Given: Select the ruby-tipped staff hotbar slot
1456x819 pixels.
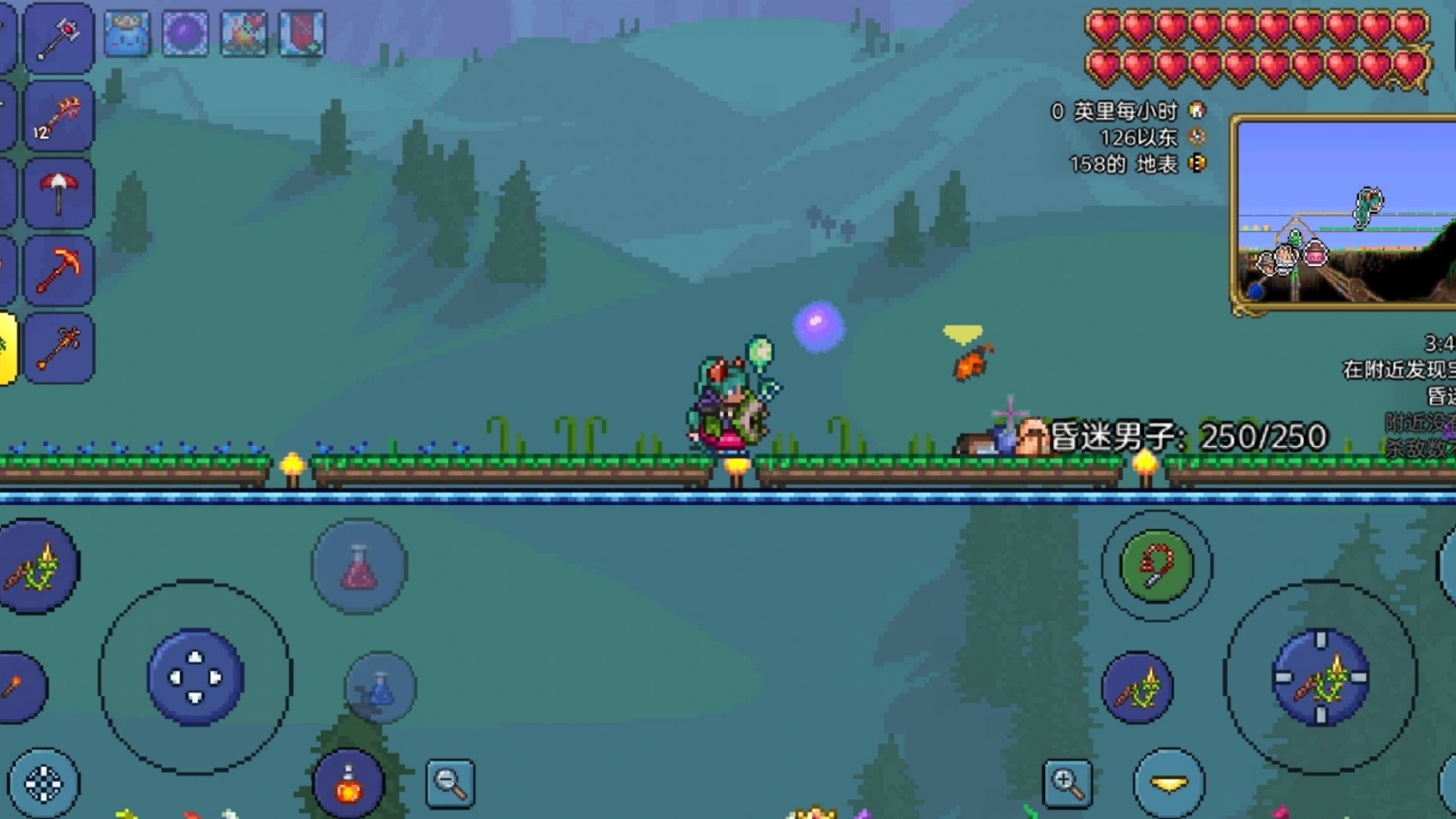Looking at the screenshot, I should [x=58, y=38].
